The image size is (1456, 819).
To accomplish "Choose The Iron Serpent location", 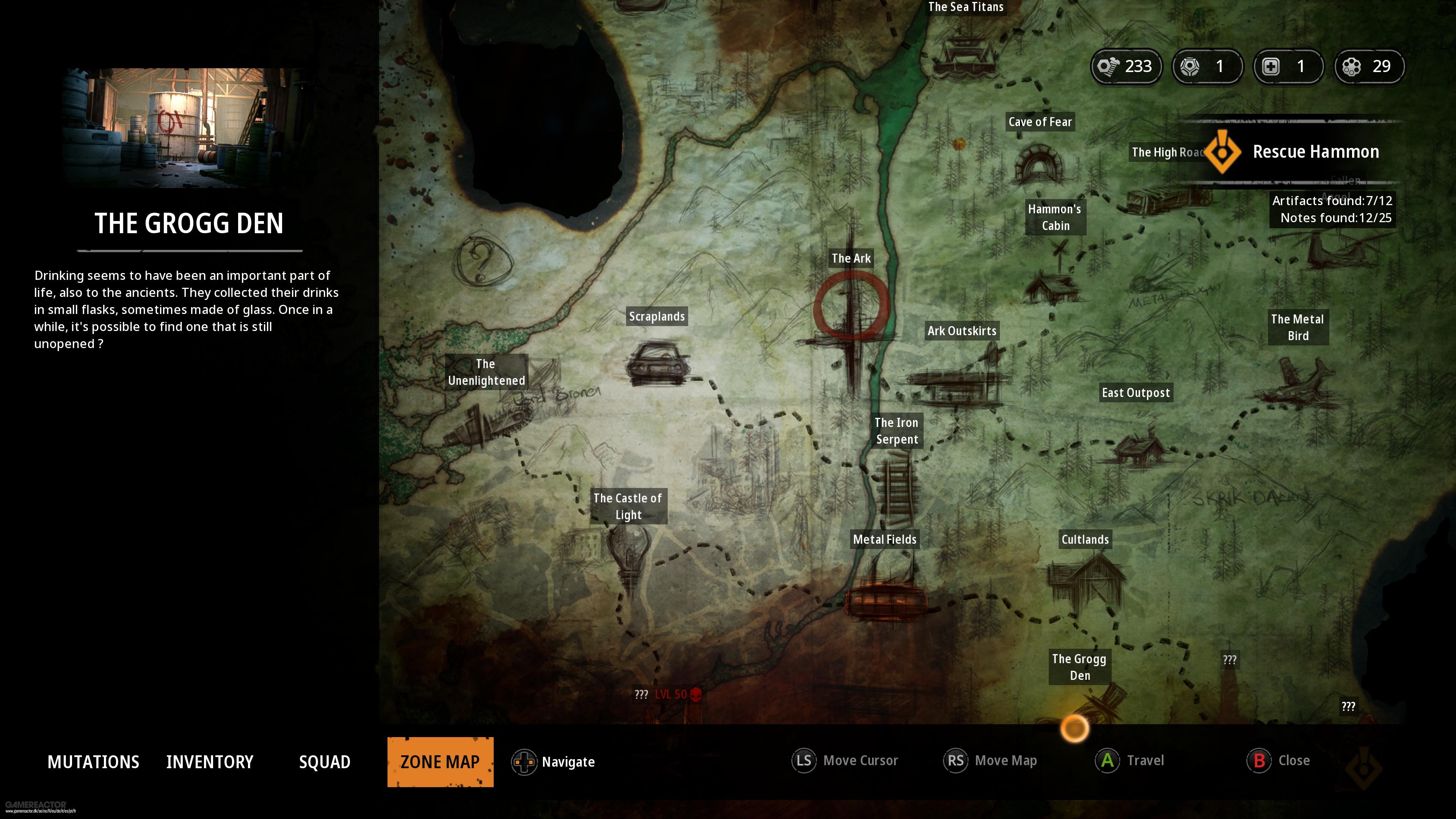I will click(896, 431).
